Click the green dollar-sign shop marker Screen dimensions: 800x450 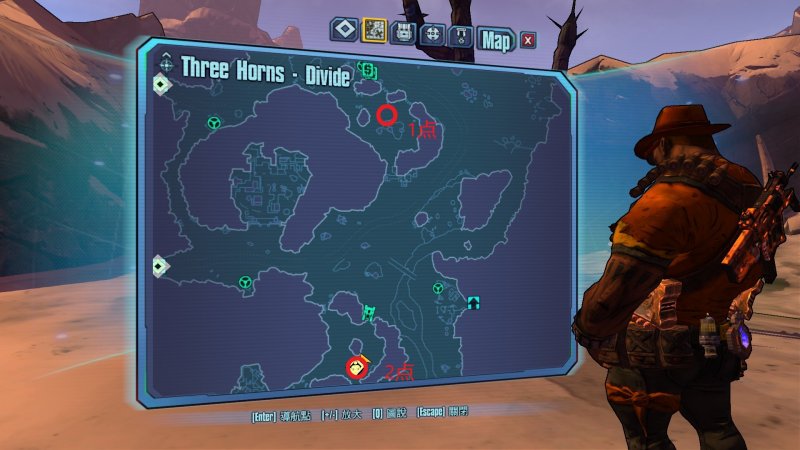tap(368, 71)
